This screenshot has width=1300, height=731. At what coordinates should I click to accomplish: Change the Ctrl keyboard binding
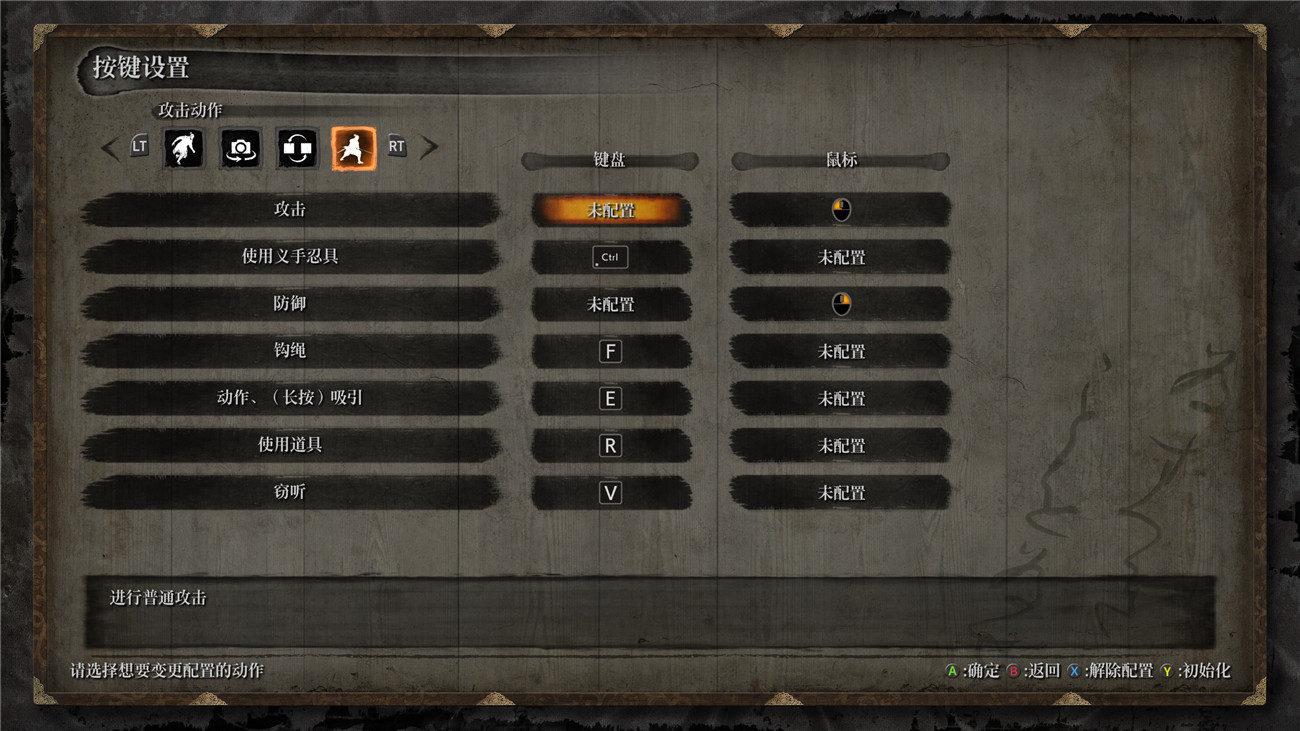(610, 257)
